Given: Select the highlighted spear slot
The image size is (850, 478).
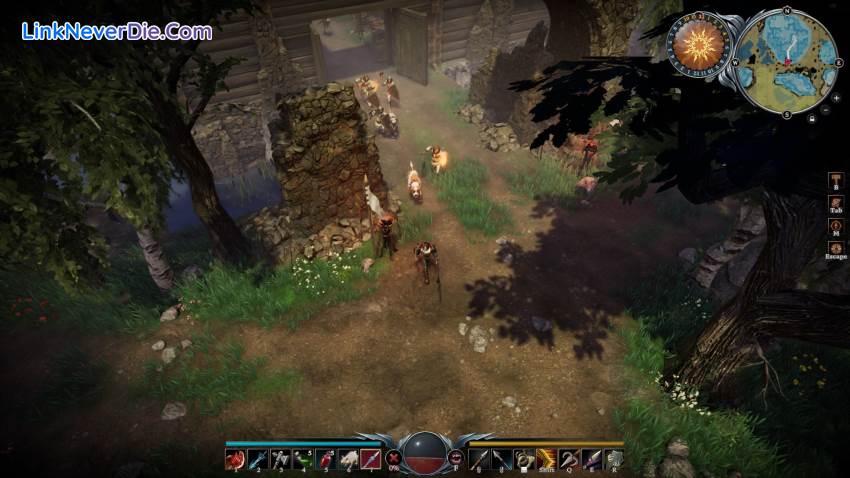Looking at the screenshot, I should point(369,459).
